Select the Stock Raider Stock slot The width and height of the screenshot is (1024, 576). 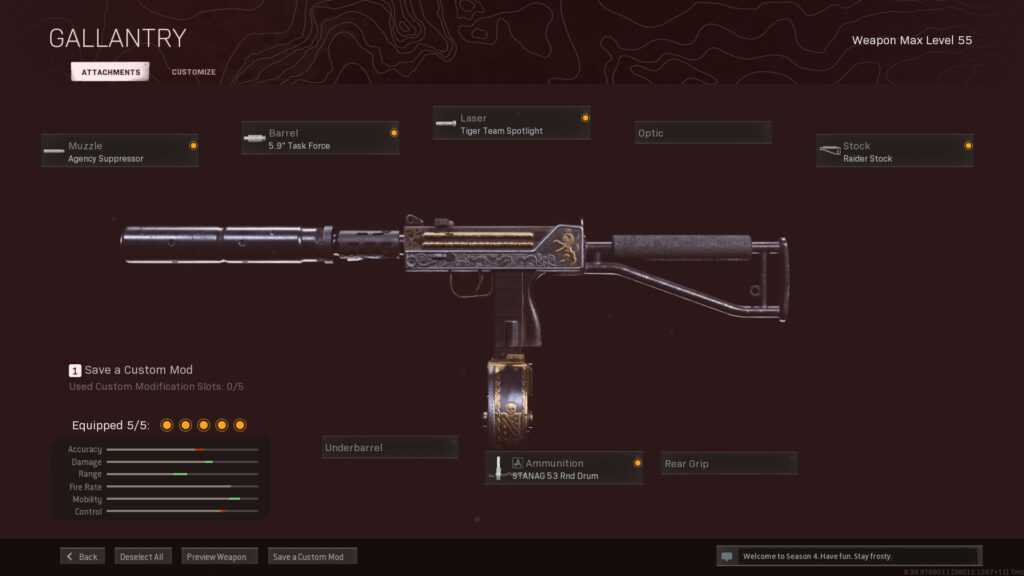point(894,152)
